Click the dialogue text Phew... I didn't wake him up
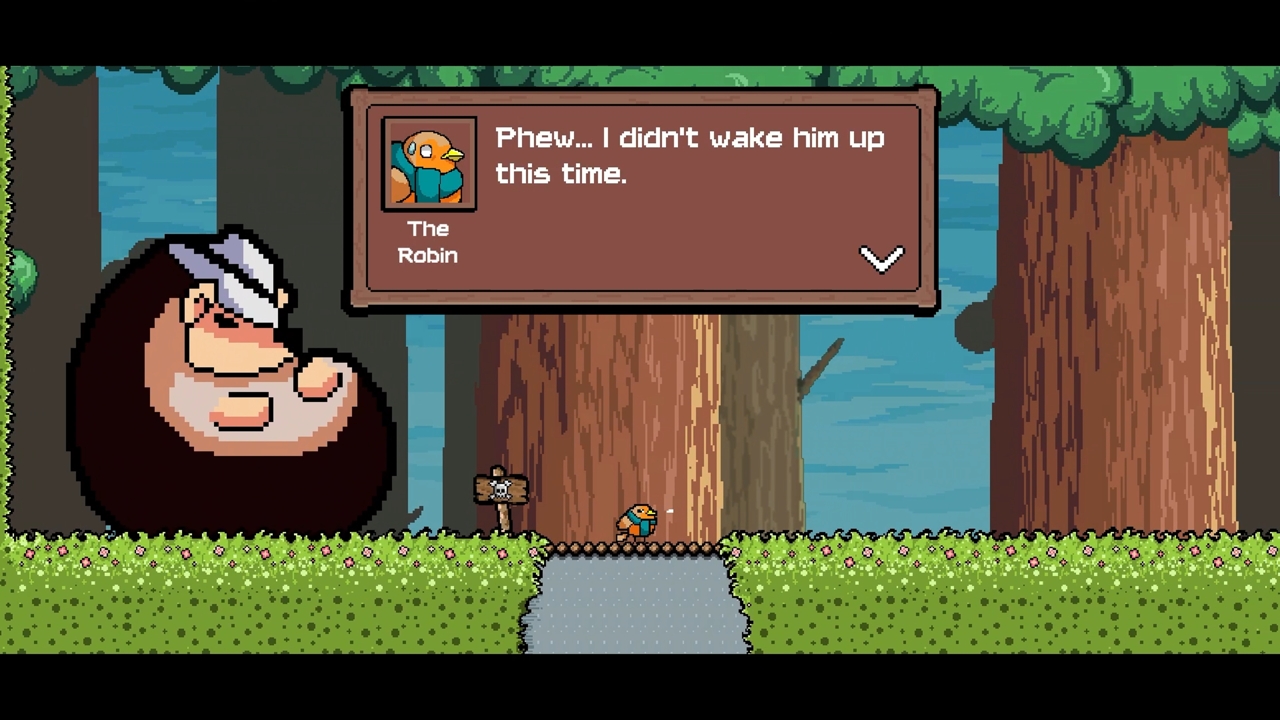The height and width of the screenshot is (720, 1280). (690, 138)
